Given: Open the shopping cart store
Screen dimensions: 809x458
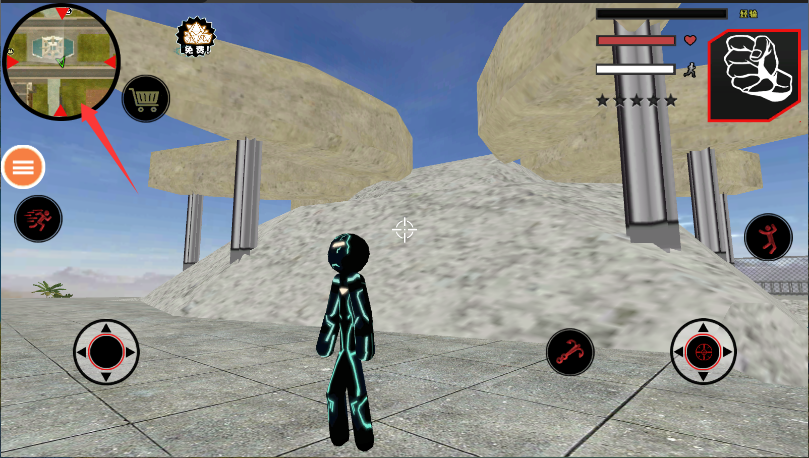Looking at the screenshot, I should click(146, 99).
